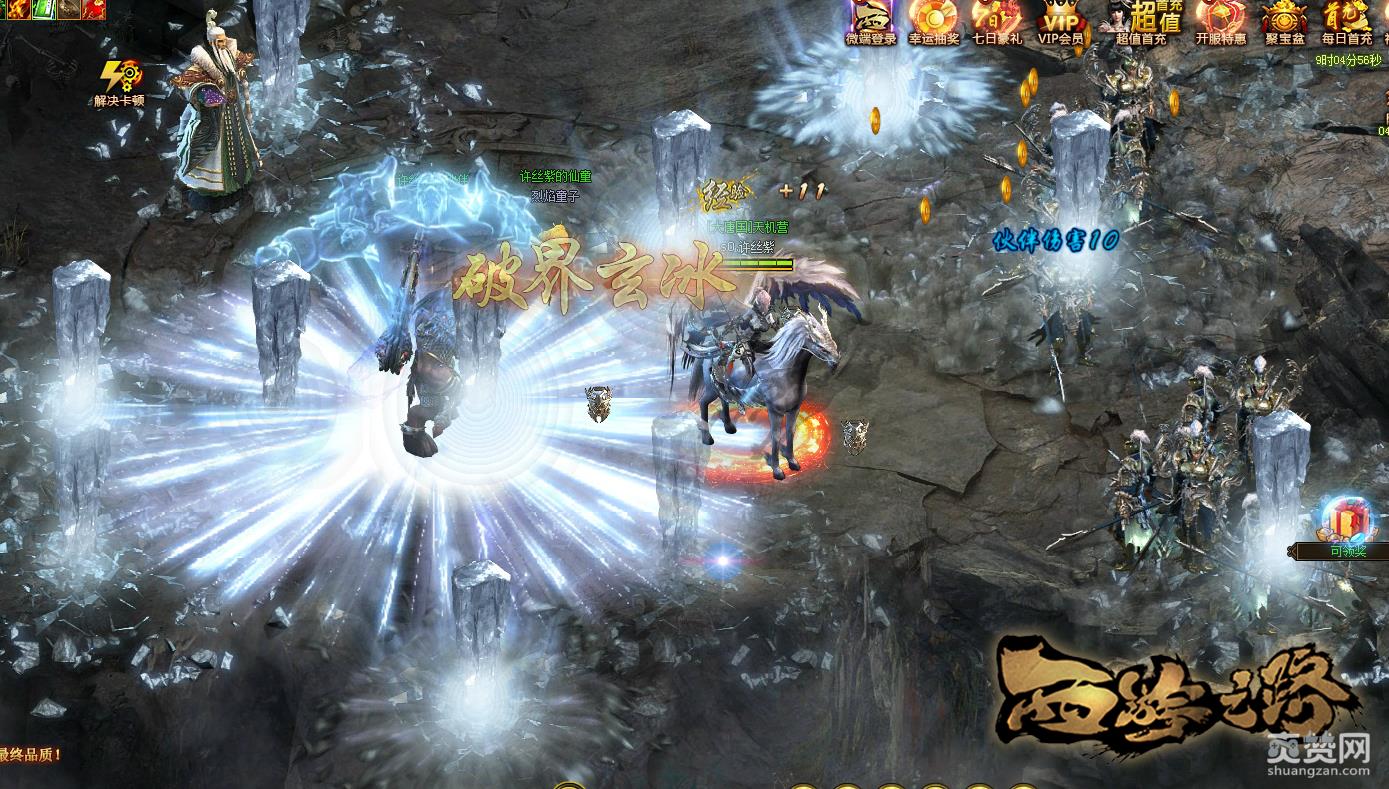Select the brown buff icon
The image size is (1389, 789).
click(69, 9)
